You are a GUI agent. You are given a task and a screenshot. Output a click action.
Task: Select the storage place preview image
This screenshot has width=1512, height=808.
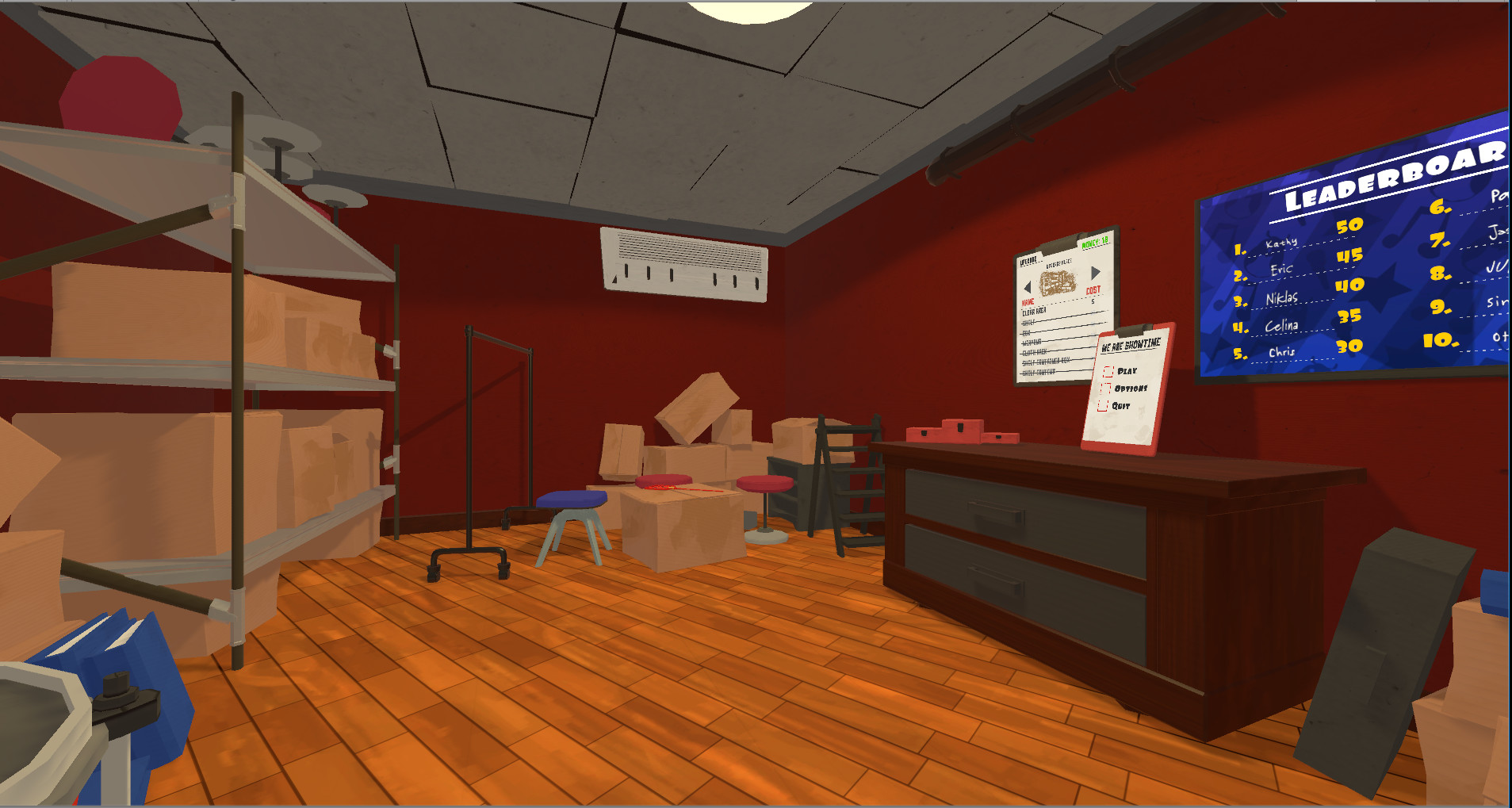coord(1058,281)
